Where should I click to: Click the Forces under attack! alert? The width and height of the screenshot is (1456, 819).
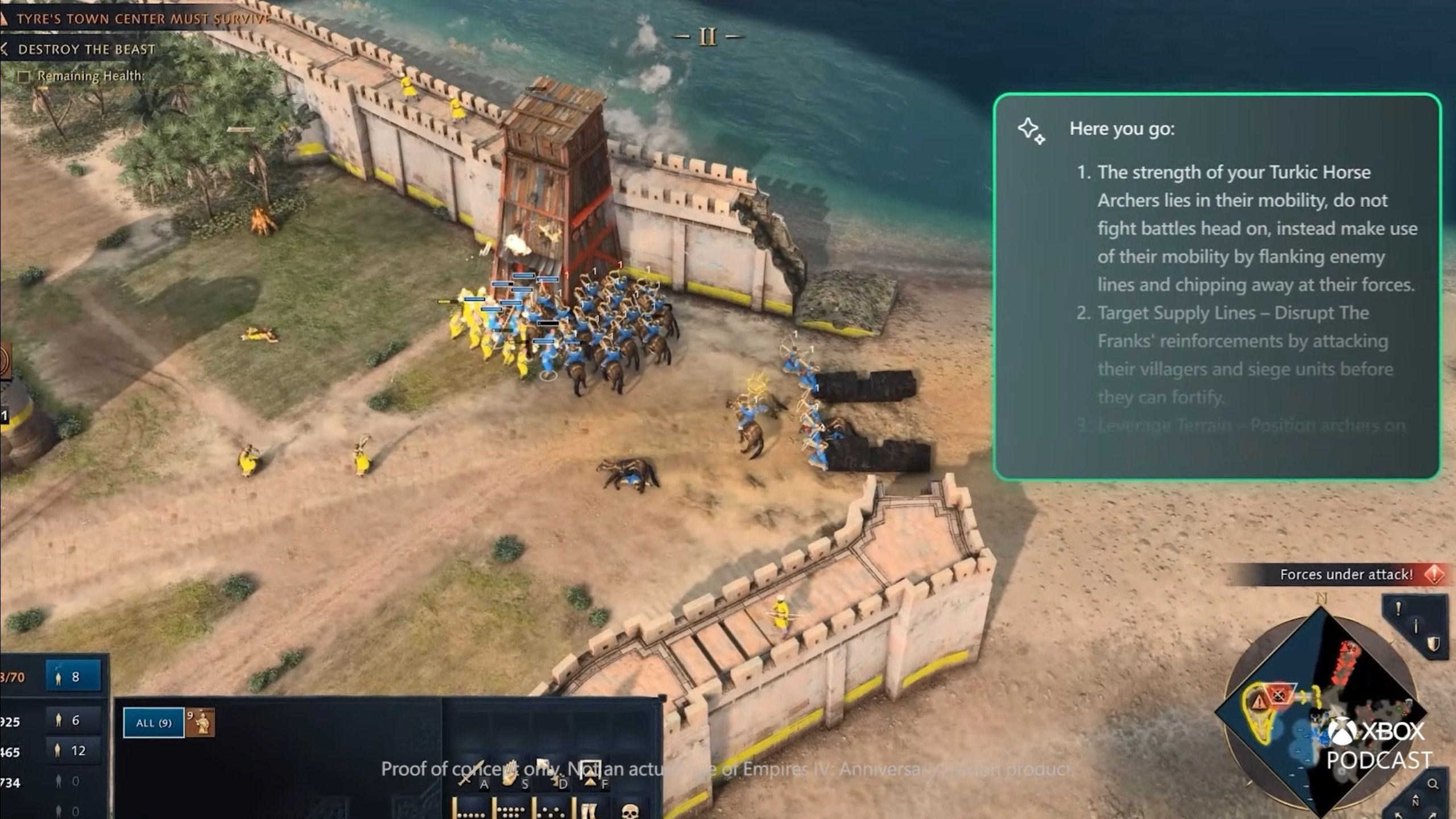pyautogui.click(x=1346, y=574)
